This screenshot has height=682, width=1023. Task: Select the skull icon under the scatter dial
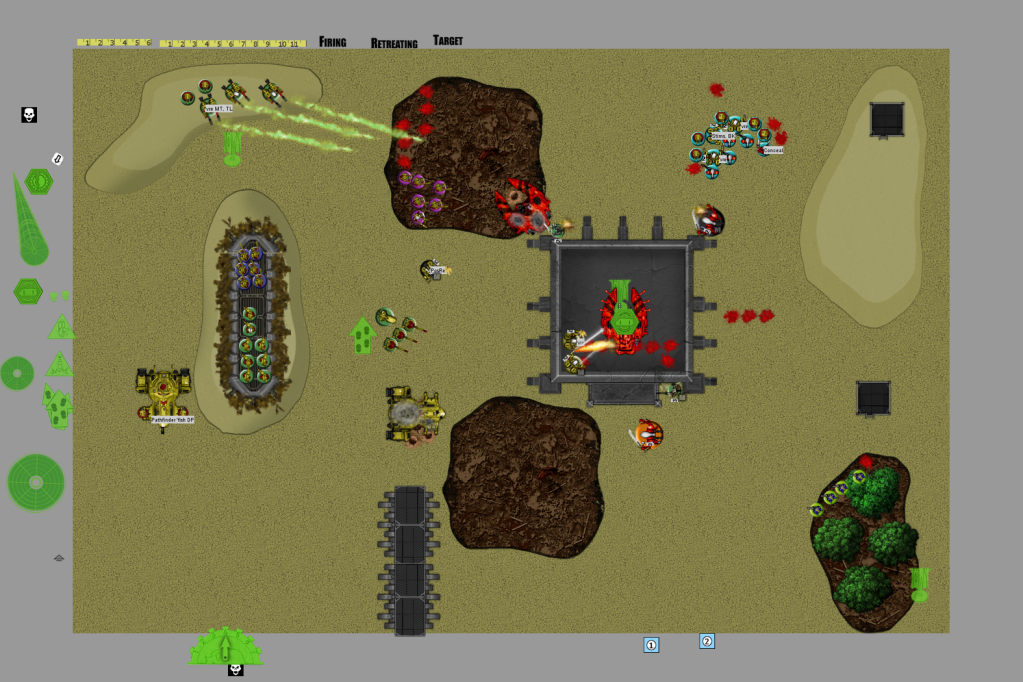pyautogui.click(x=235, y=670)
